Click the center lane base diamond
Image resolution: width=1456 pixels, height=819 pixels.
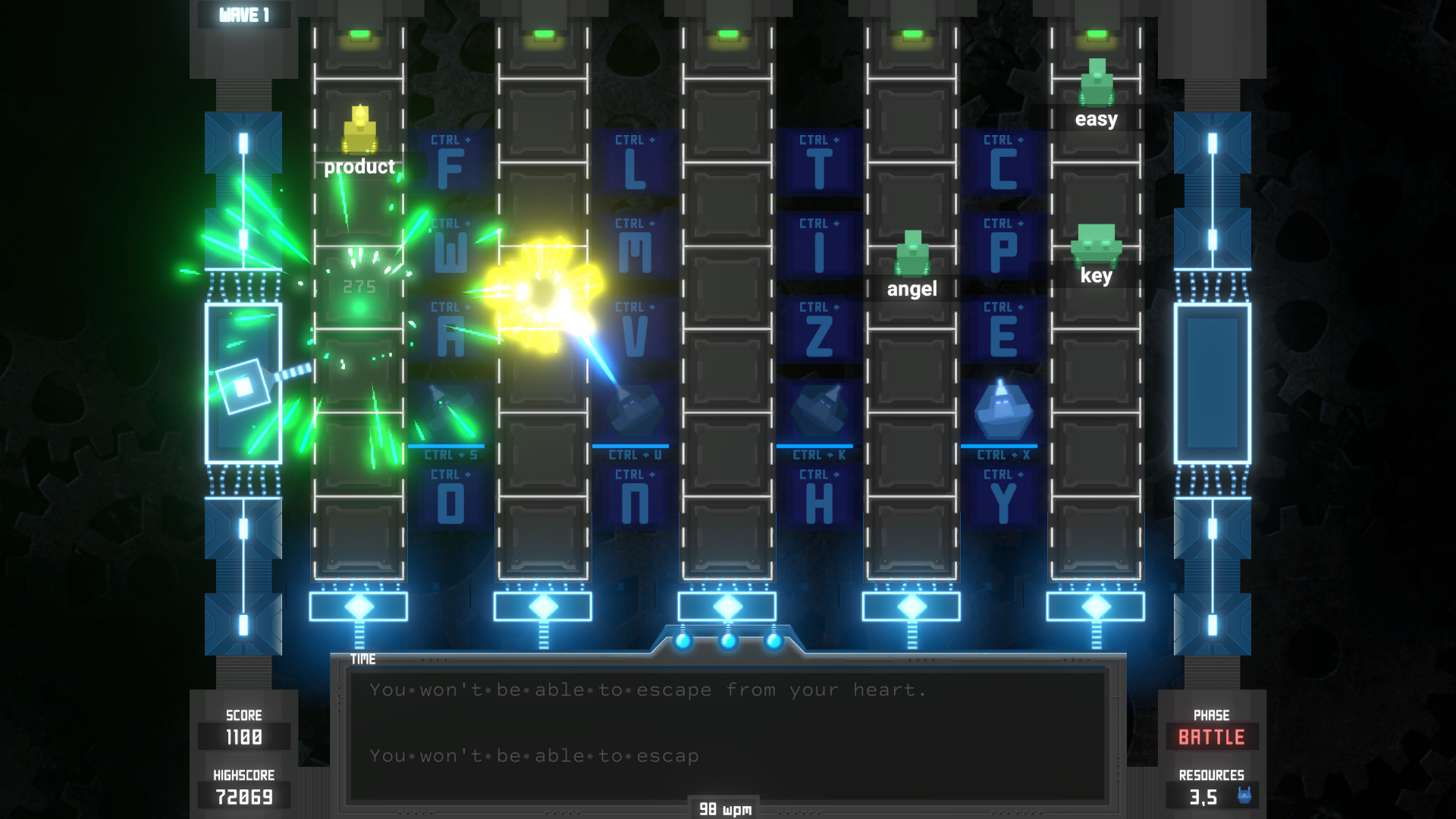click(728, 605)
